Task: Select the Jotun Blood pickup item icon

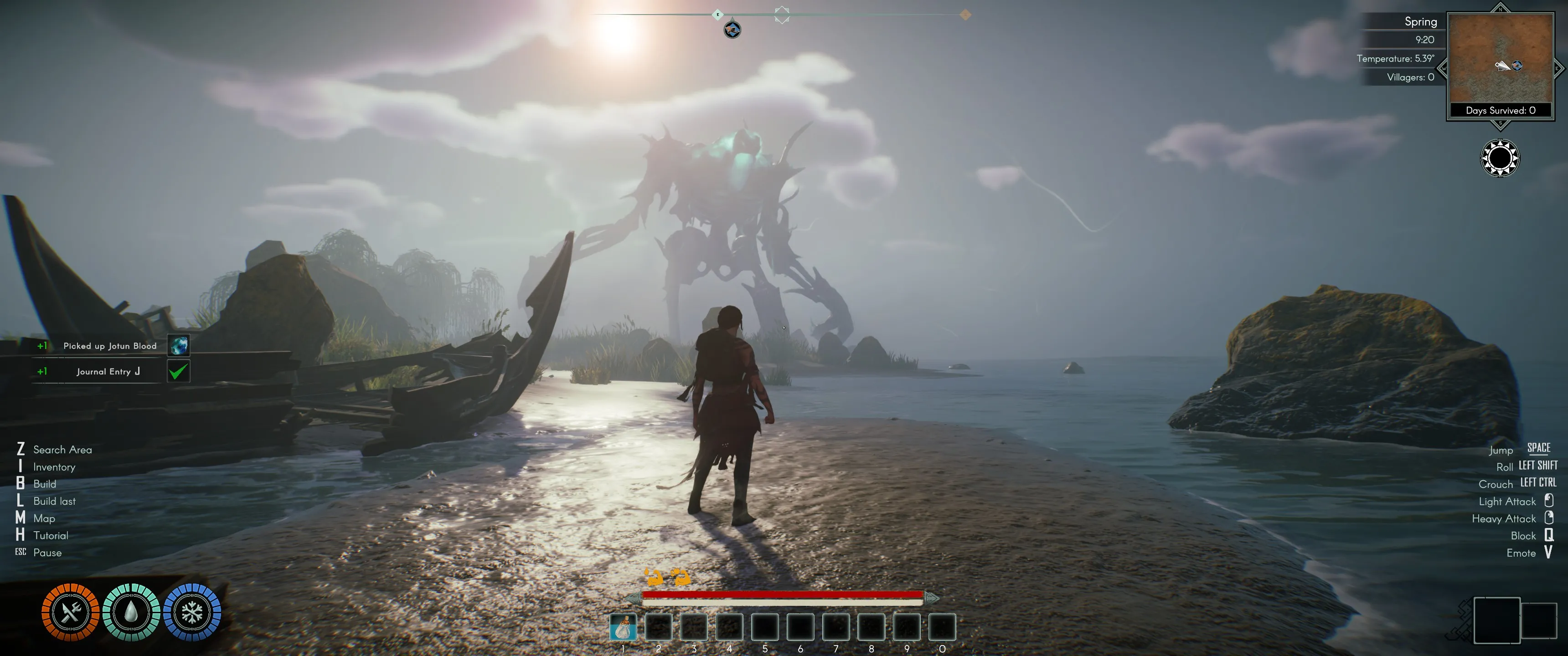Action: coord(177,346)
